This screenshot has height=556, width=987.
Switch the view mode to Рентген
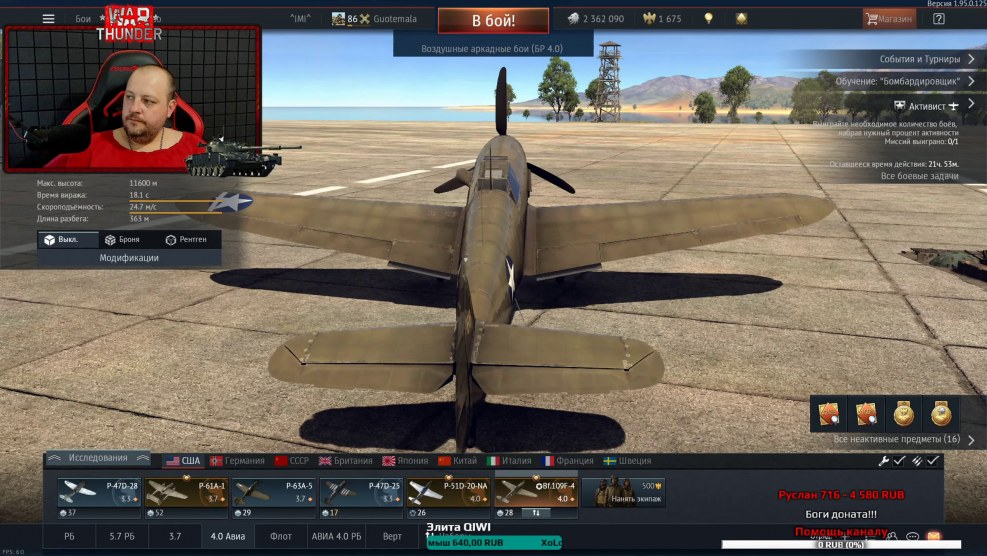[186, 240]
